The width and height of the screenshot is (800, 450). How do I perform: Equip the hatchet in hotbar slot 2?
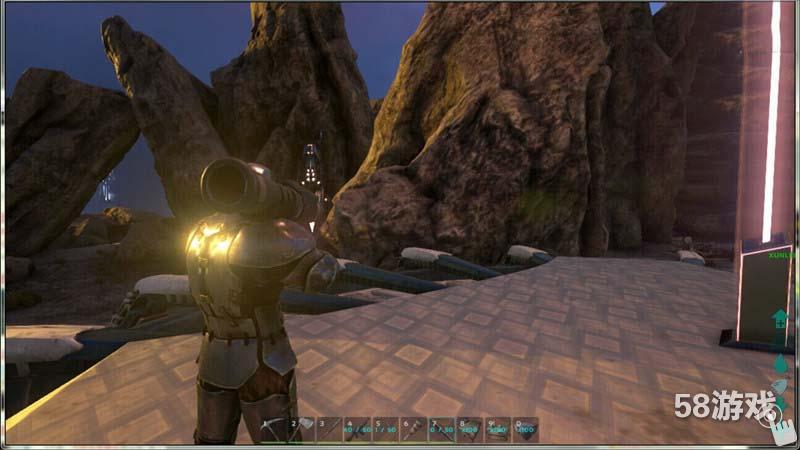click(301, 430)
